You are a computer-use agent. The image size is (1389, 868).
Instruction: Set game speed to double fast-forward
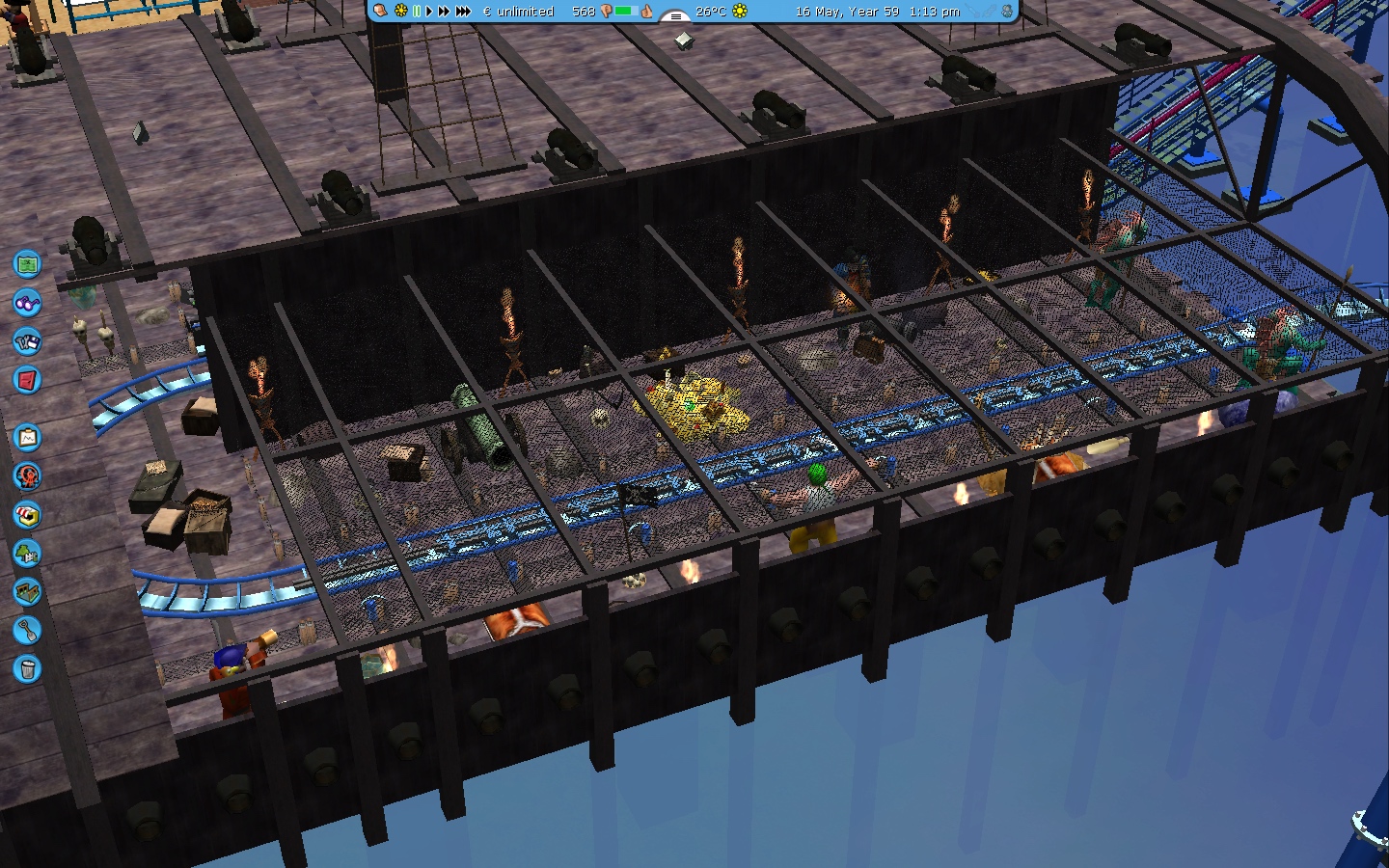pyautogui.click(x=444, y=12)
